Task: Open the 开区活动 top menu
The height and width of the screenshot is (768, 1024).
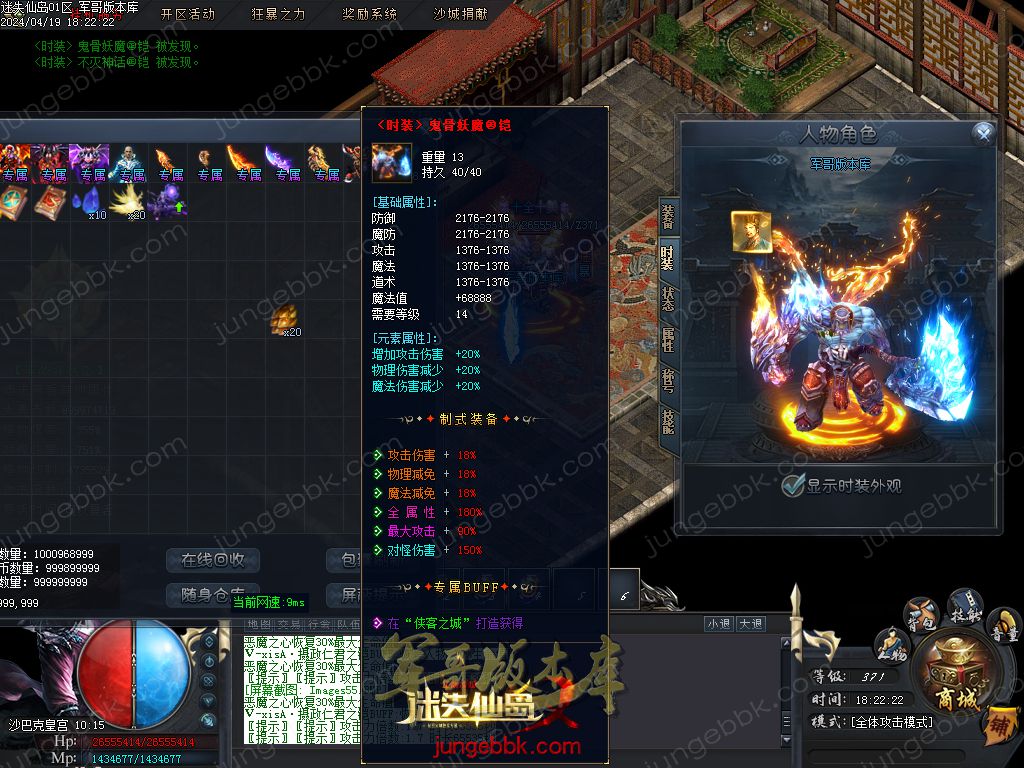Action: tap(188, 14)
